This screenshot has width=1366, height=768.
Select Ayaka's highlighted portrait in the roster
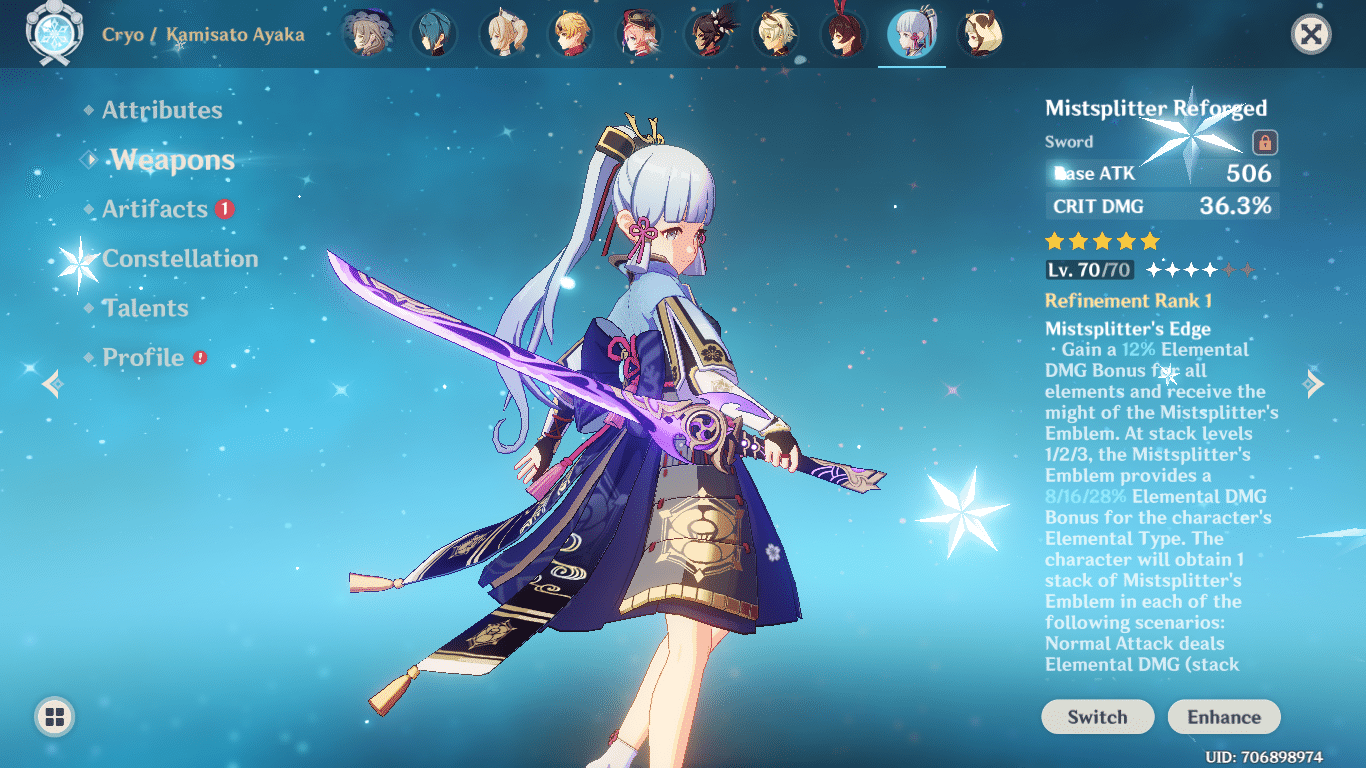pos(913,31)
